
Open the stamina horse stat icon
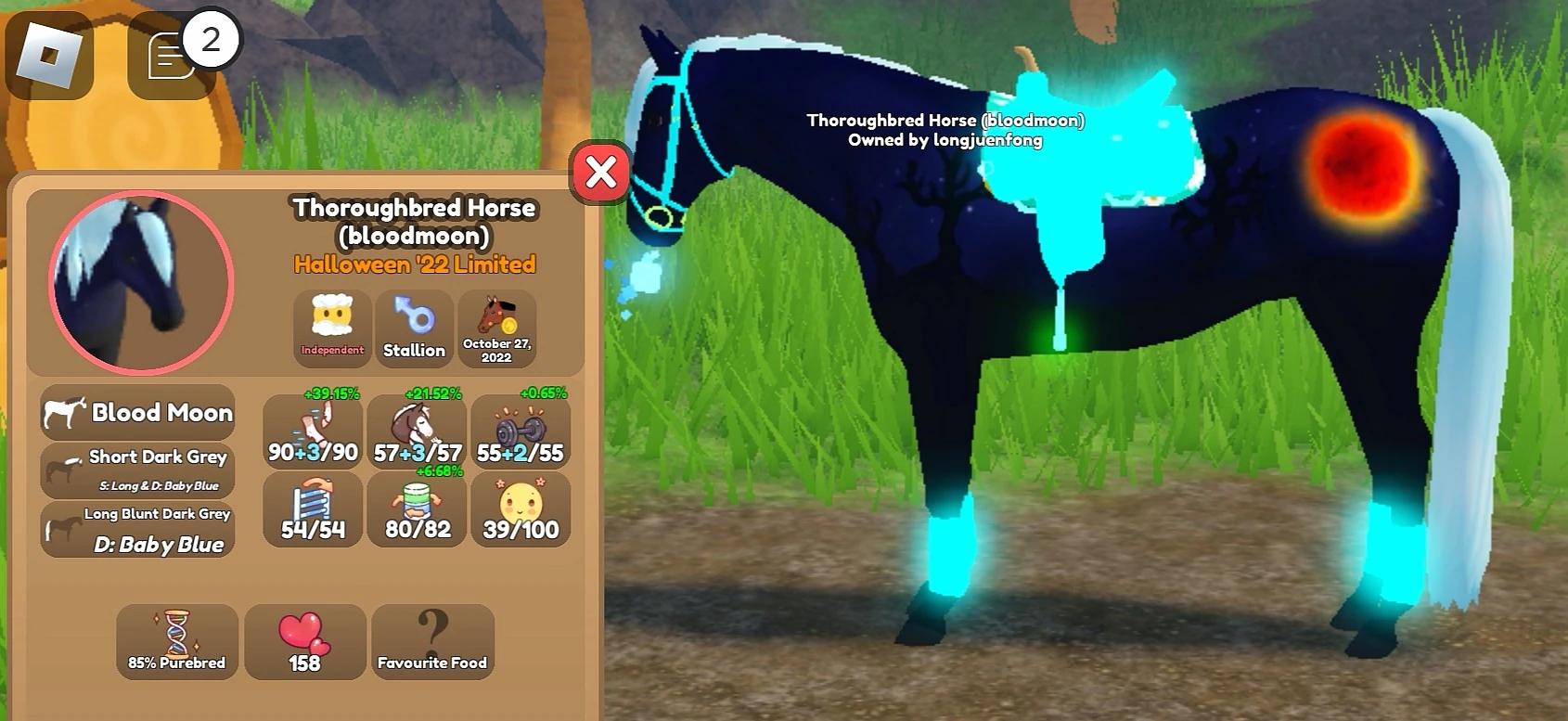tap(417, 427)
